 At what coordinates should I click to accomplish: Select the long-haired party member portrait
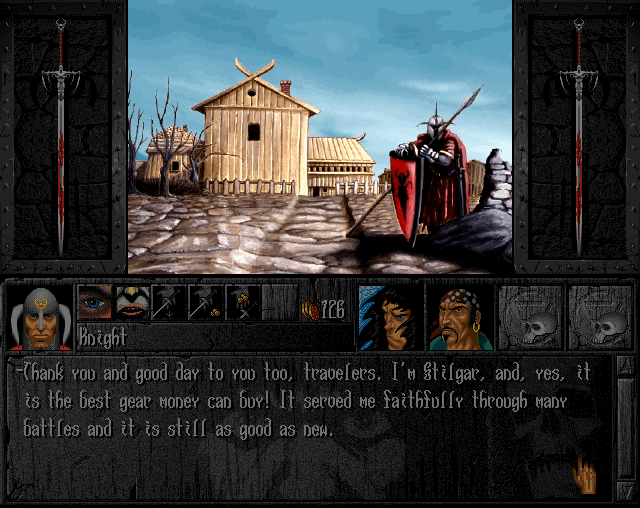tap(391, 317)
